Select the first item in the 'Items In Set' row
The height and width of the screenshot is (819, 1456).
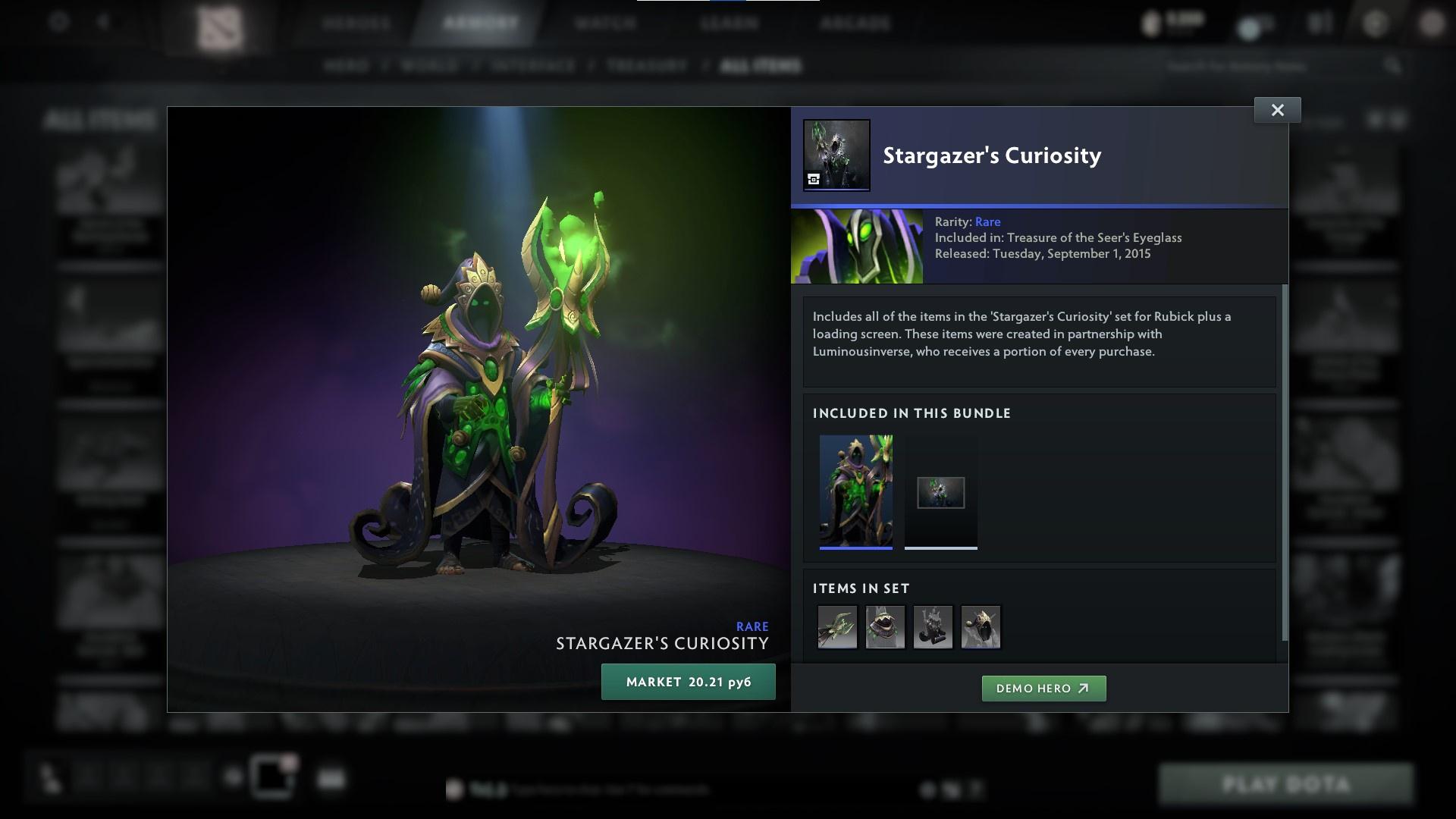pos(836,627)
